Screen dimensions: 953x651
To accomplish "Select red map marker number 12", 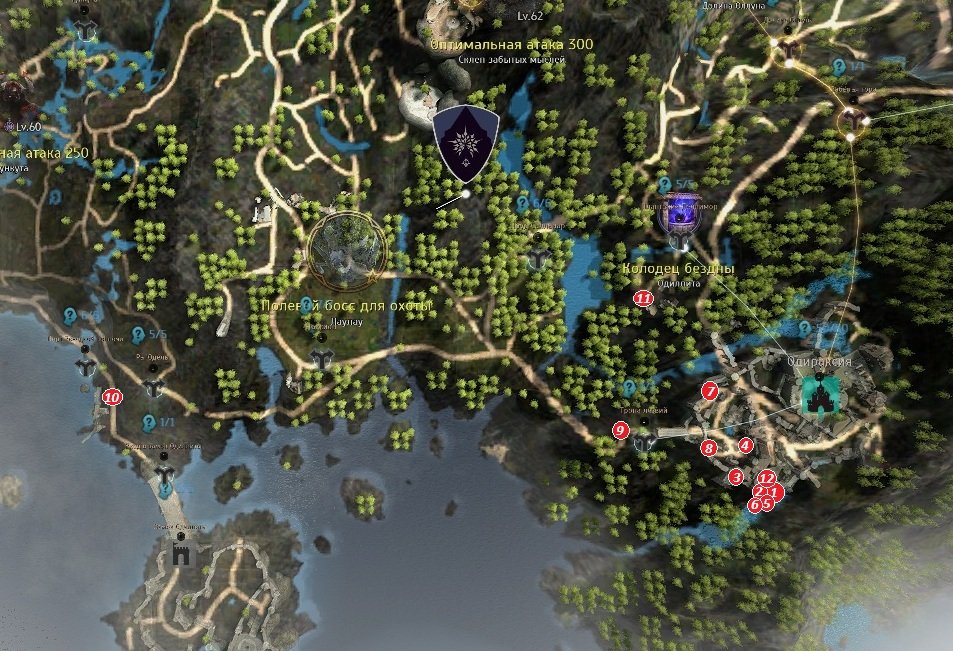I will point(767,478).
